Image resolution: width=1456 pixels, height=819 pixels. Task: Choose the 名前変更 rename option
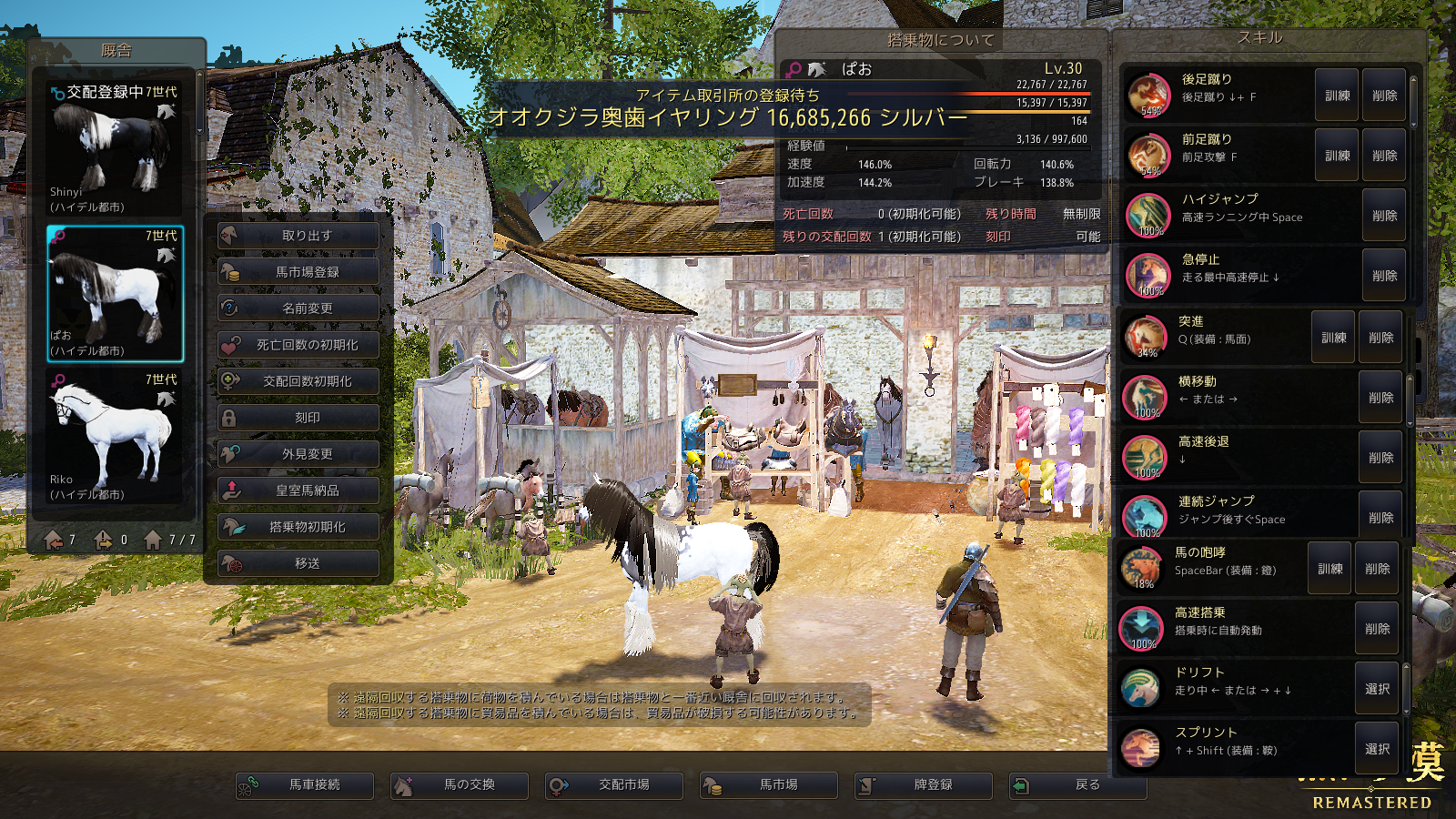pos(298,308)
